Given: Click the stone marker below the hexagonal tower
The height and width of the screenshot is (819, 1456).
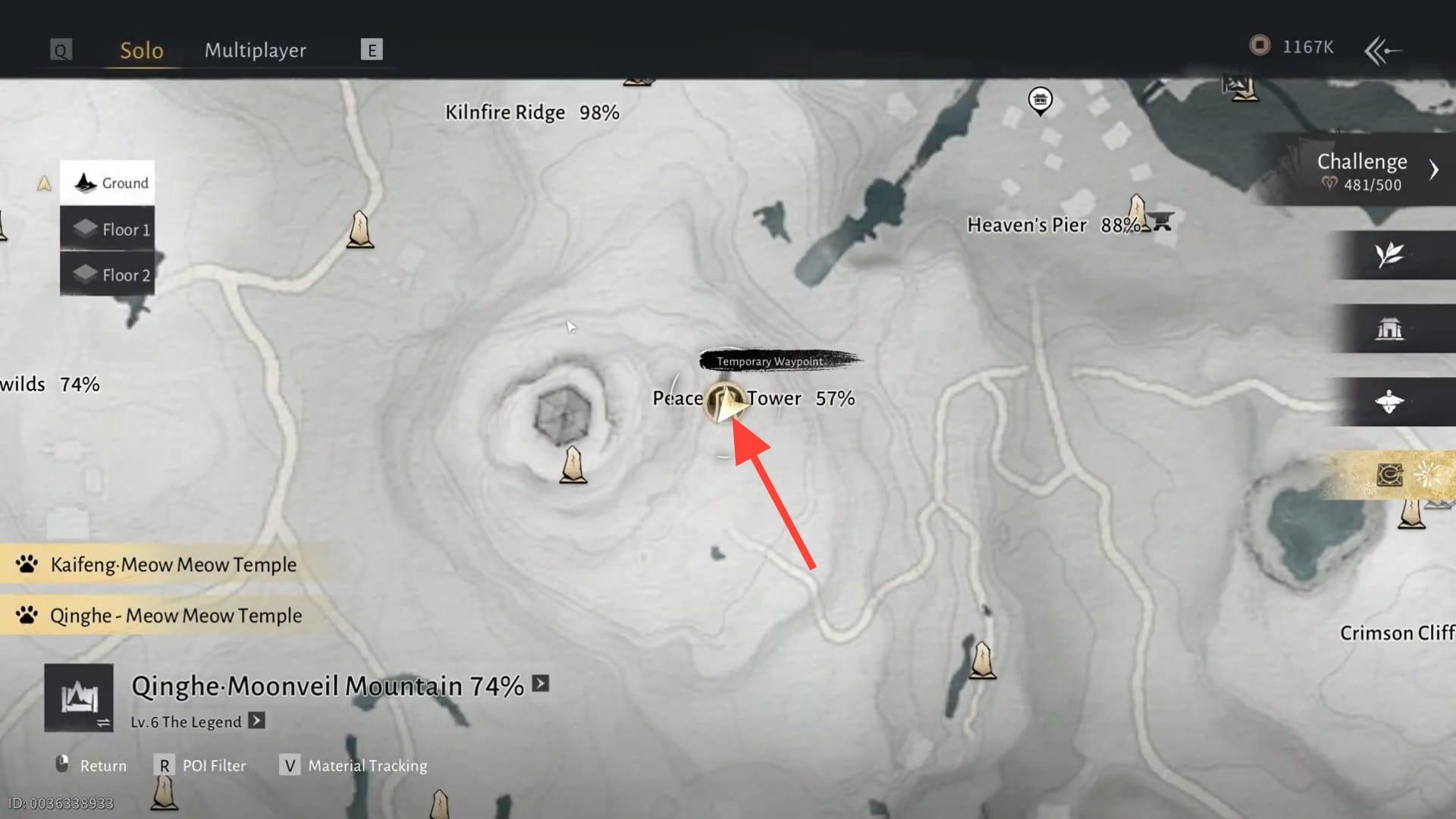Looking at the screenshot, I should tap(573, 466).
